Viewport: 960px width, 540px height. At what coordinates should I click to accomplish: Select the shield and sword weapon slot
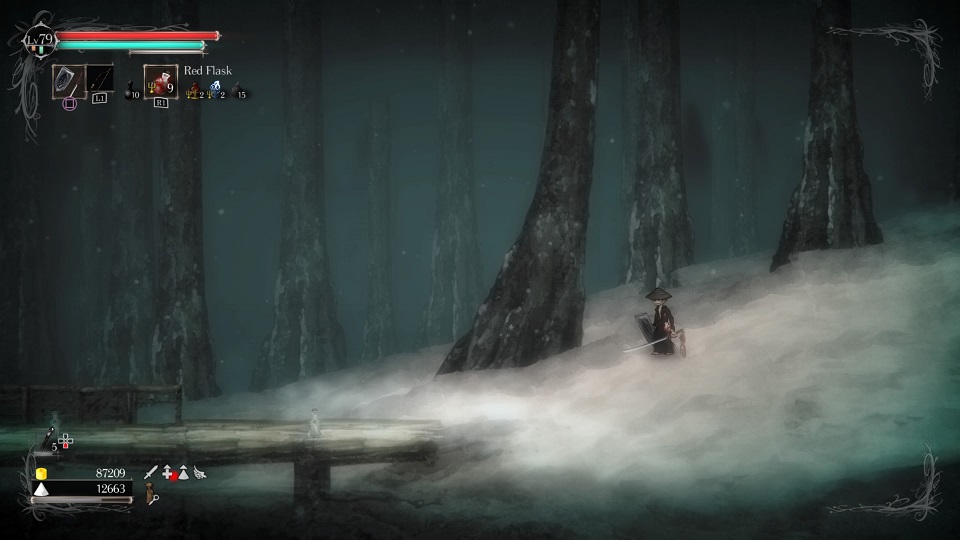click(68, 81)
